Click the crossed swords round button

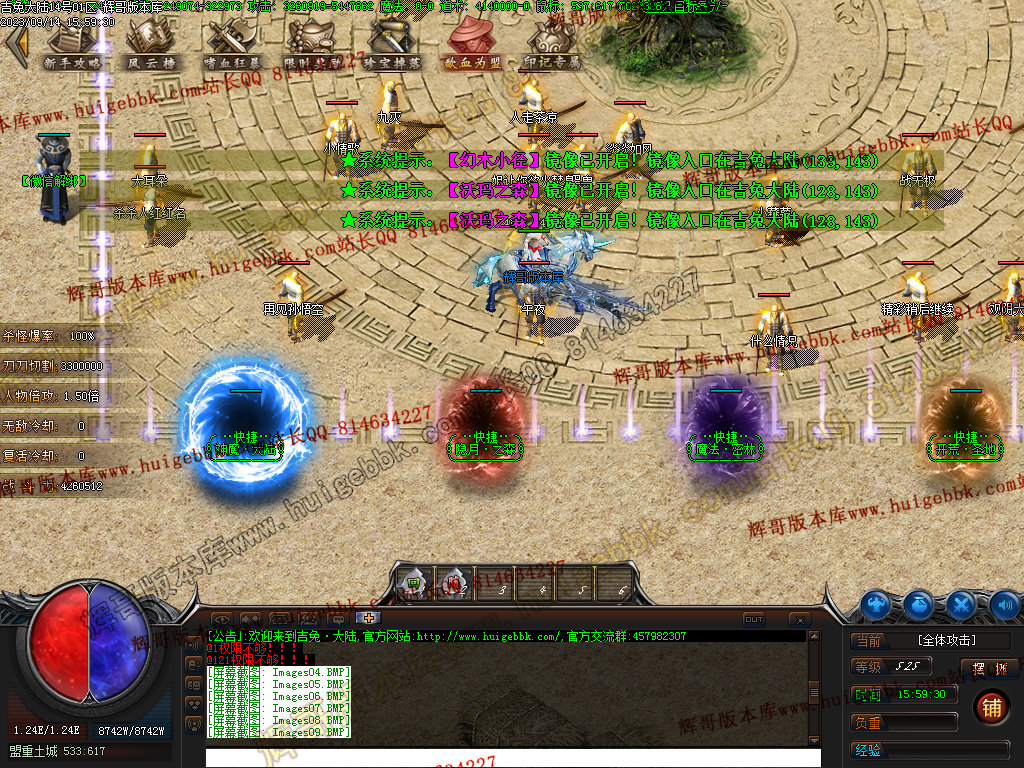pos(960,604)
